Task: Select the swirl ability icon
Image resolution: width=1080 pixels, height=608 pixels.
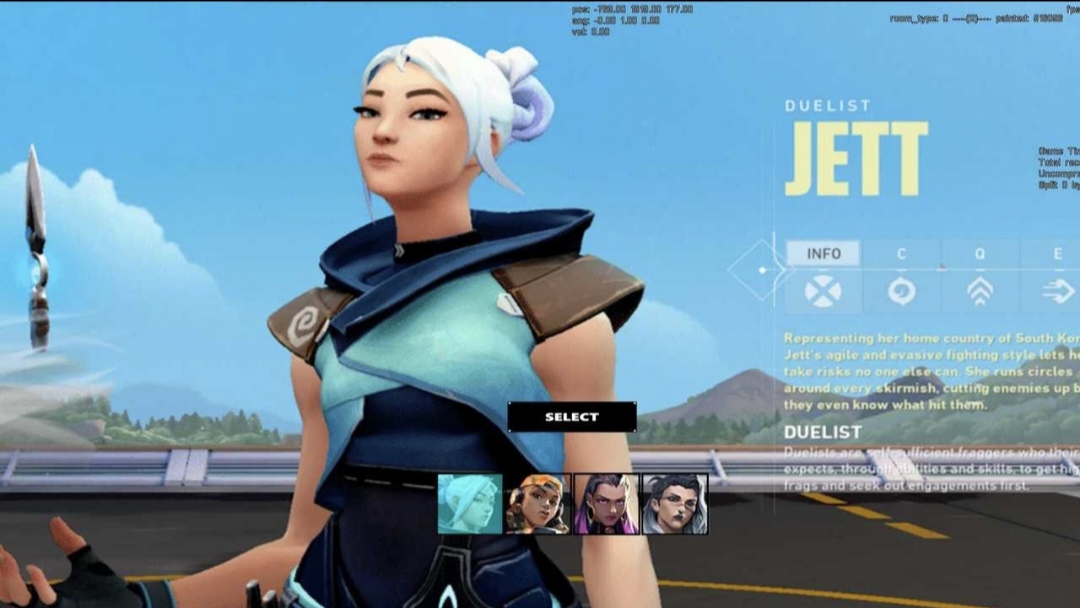Action: 901,291
